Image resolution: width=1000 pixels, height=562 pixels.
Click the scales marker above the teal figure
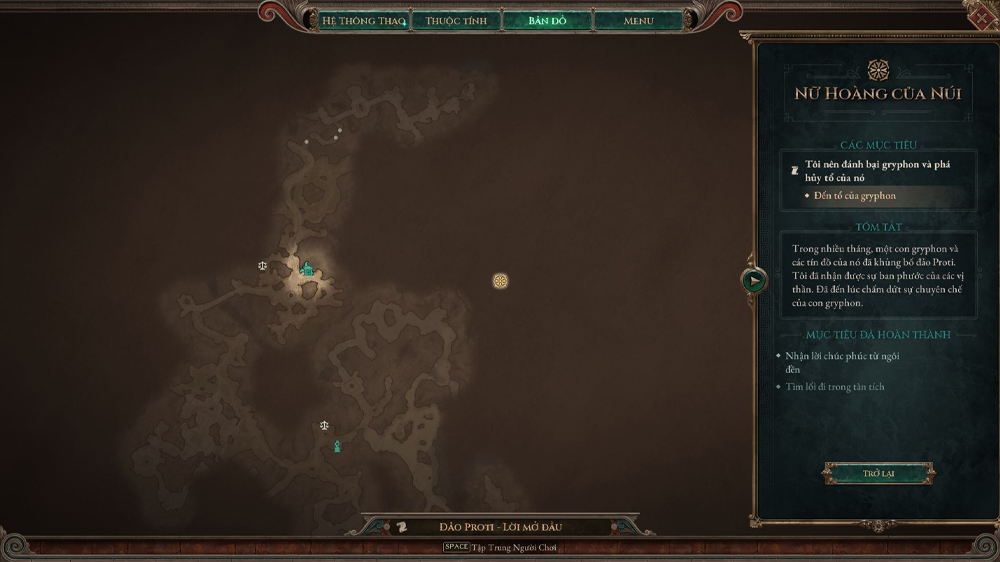pyautogui.click(x=324, y=425)
